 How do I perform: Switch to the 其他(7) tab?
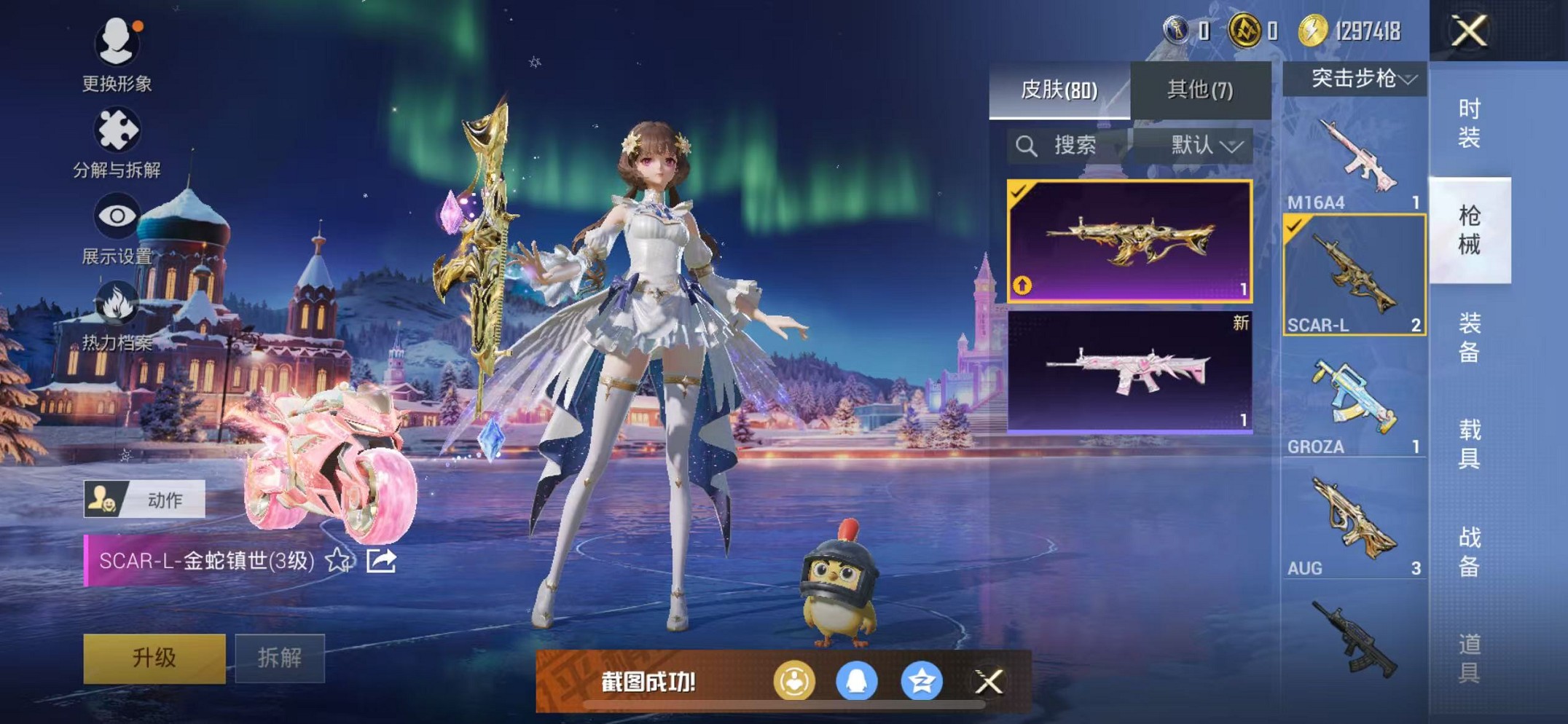[1200, 90]
